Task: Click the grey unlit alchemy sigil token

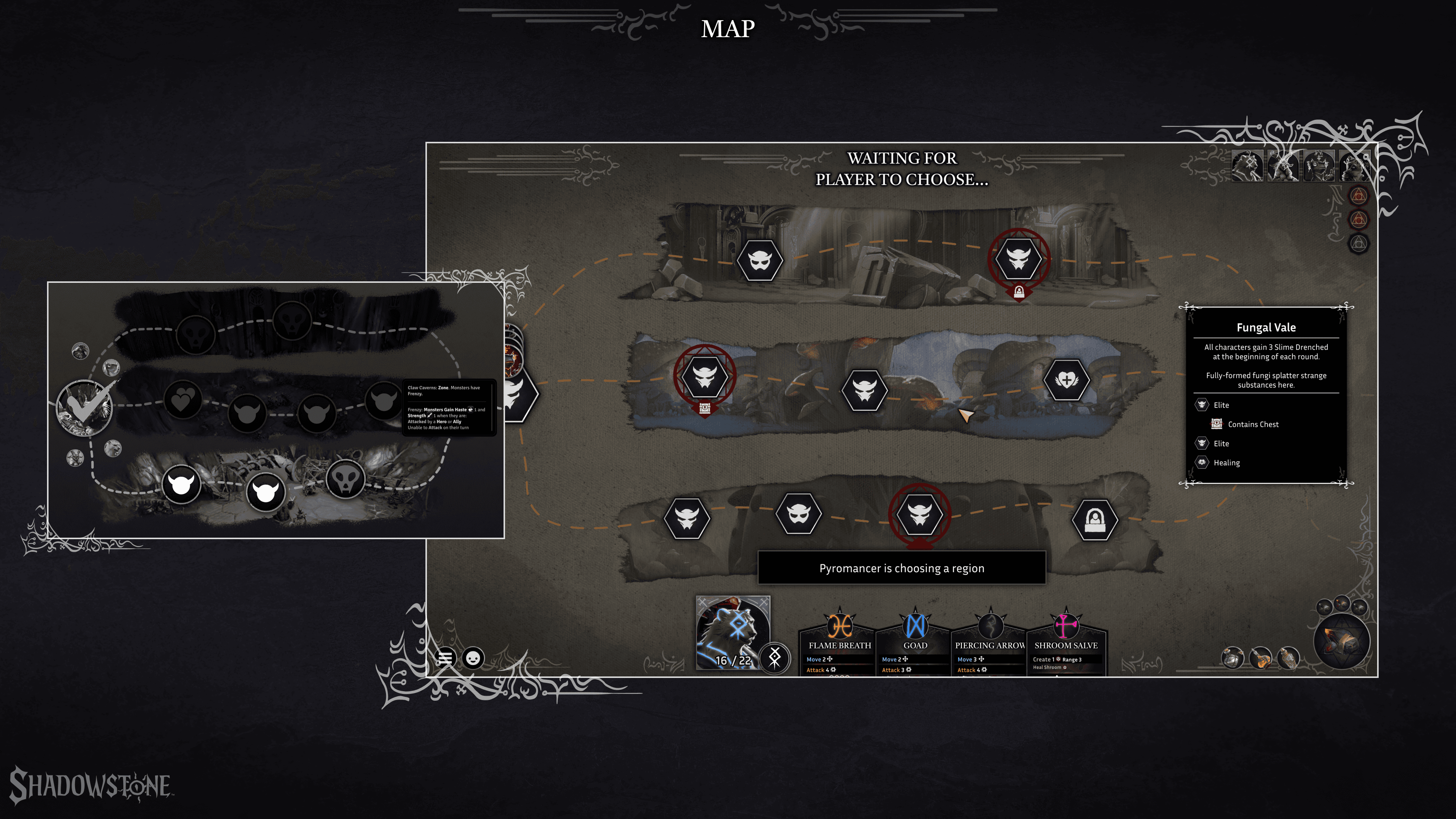Action: [1359, 243]
